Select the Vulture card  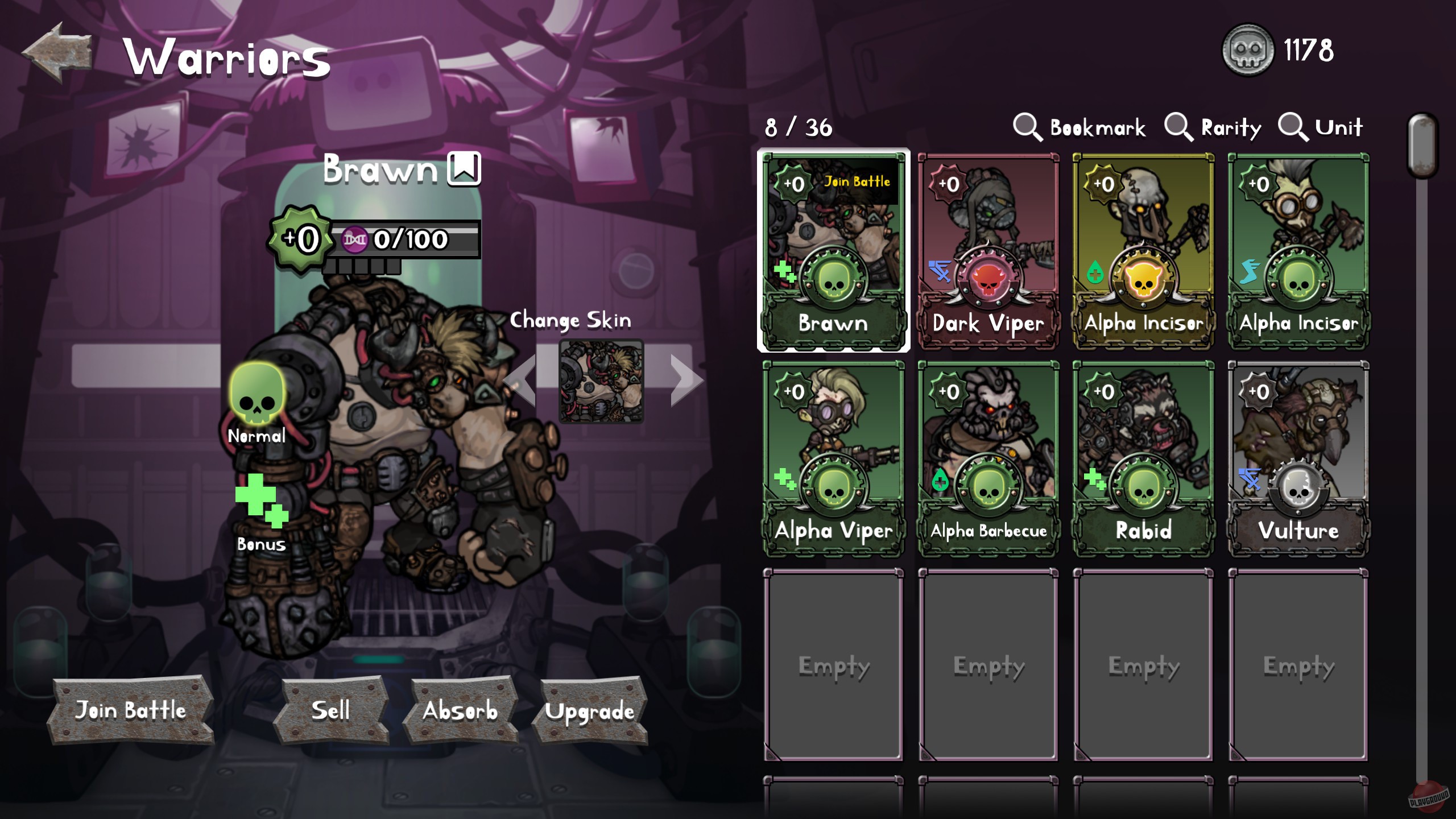point(1298,461)
